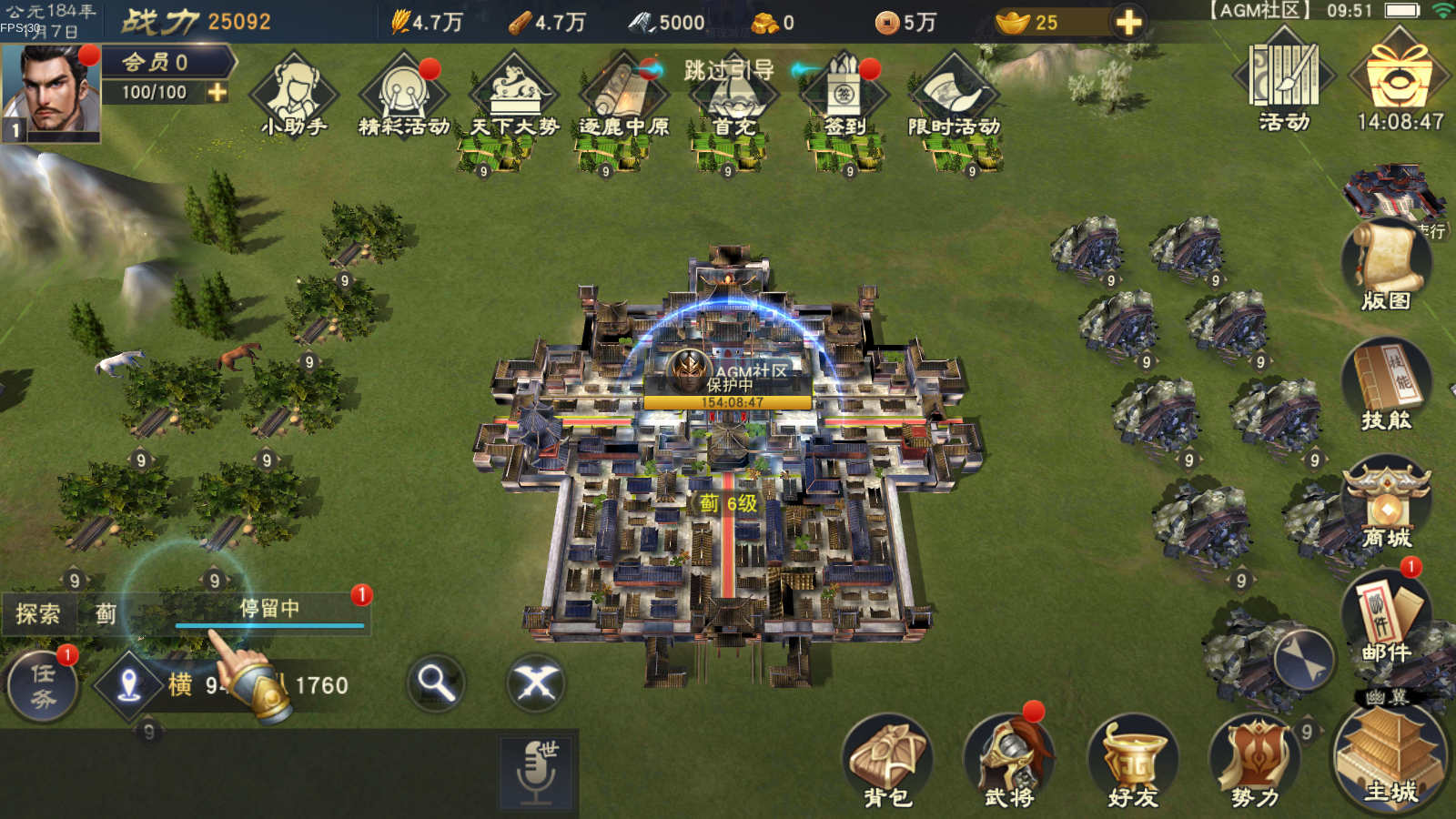This screenshot has width=1456, height=819.
Task: Click the magnifying glass search button
Action: pyautogui.click(x=436, y=682)
